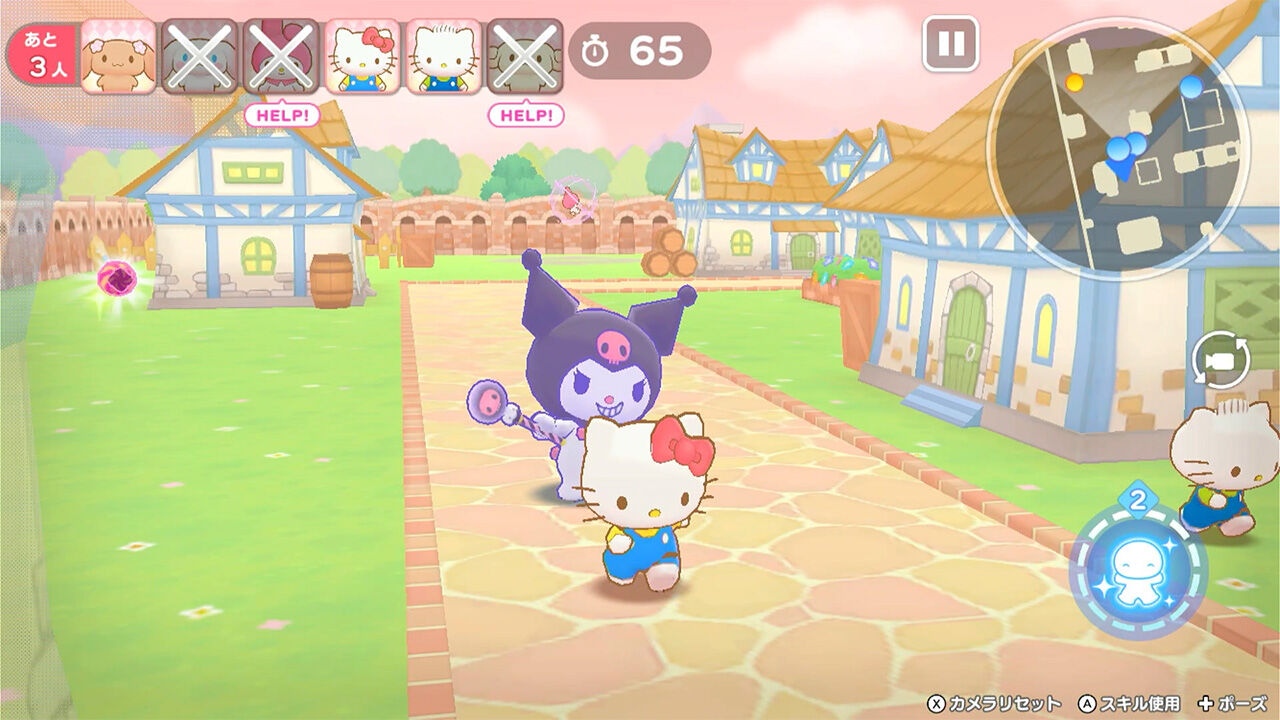
Task: Click the crossed-out Cinnamoroll portrait
Action: 199,55
